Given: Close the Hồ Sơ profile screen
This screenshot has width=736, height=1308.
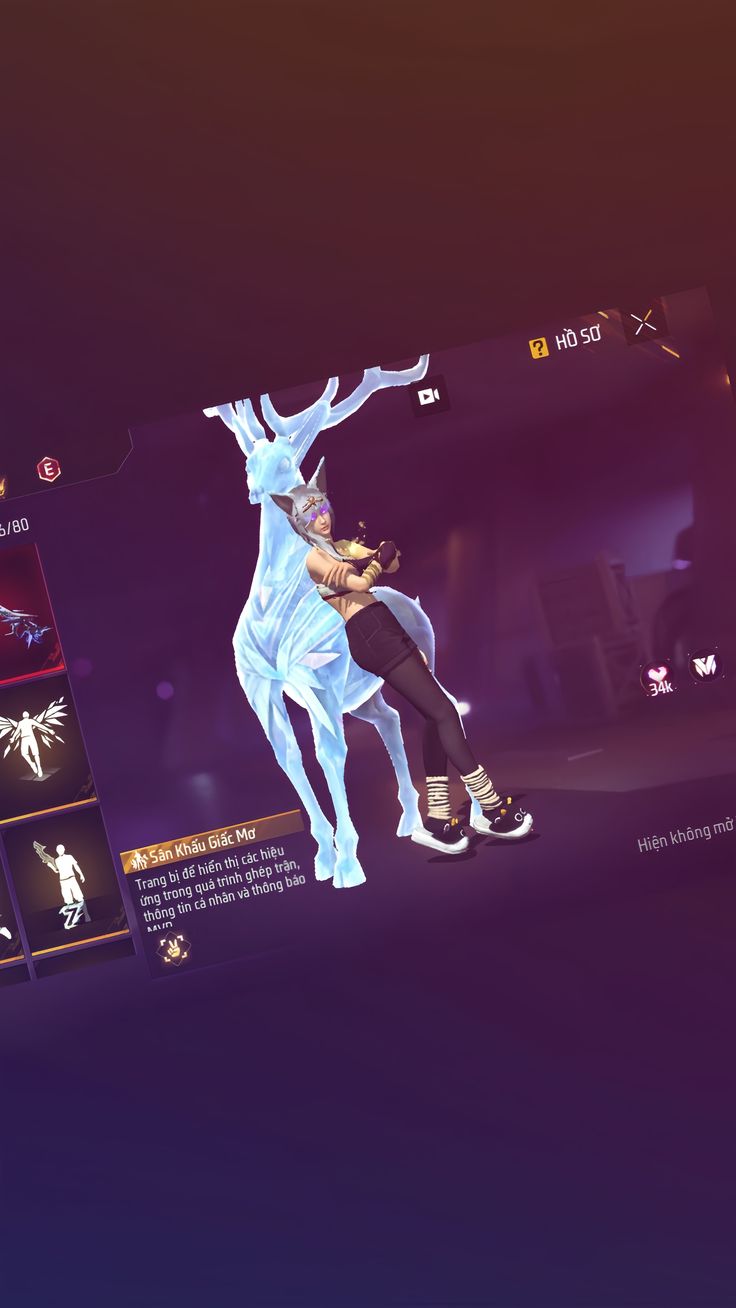Looking at the screenshot, I should click(x=644, y=323).
